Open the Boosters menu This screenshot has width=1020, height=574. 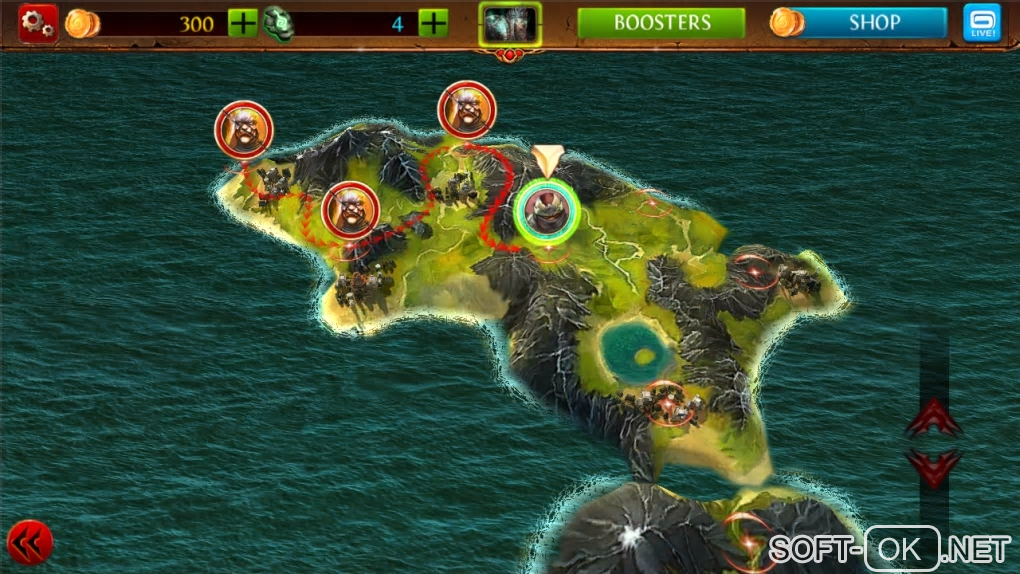[662, 23]
